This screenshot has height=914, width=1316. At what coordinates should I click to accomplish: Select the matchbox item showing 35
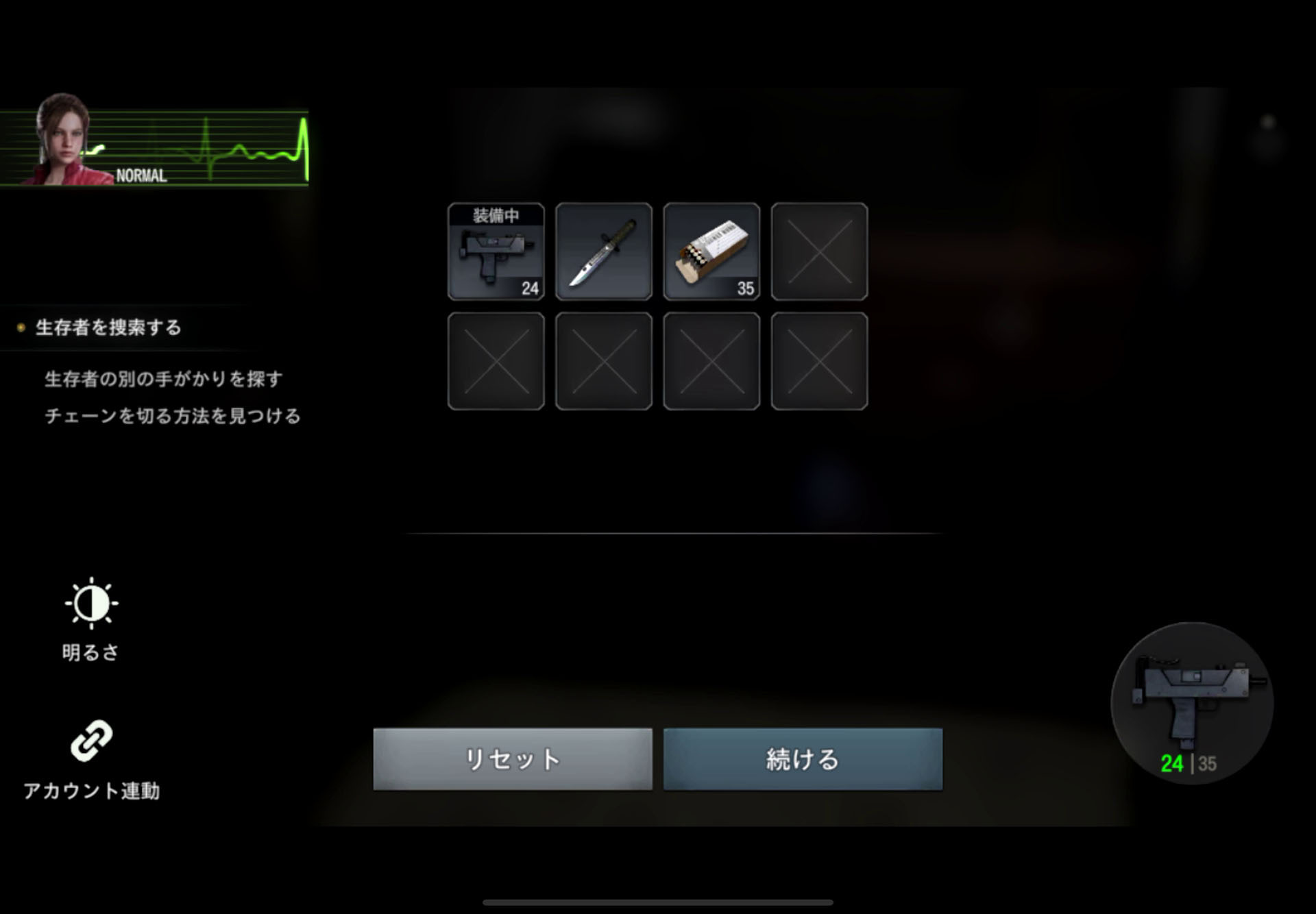(x=711, y=251)
